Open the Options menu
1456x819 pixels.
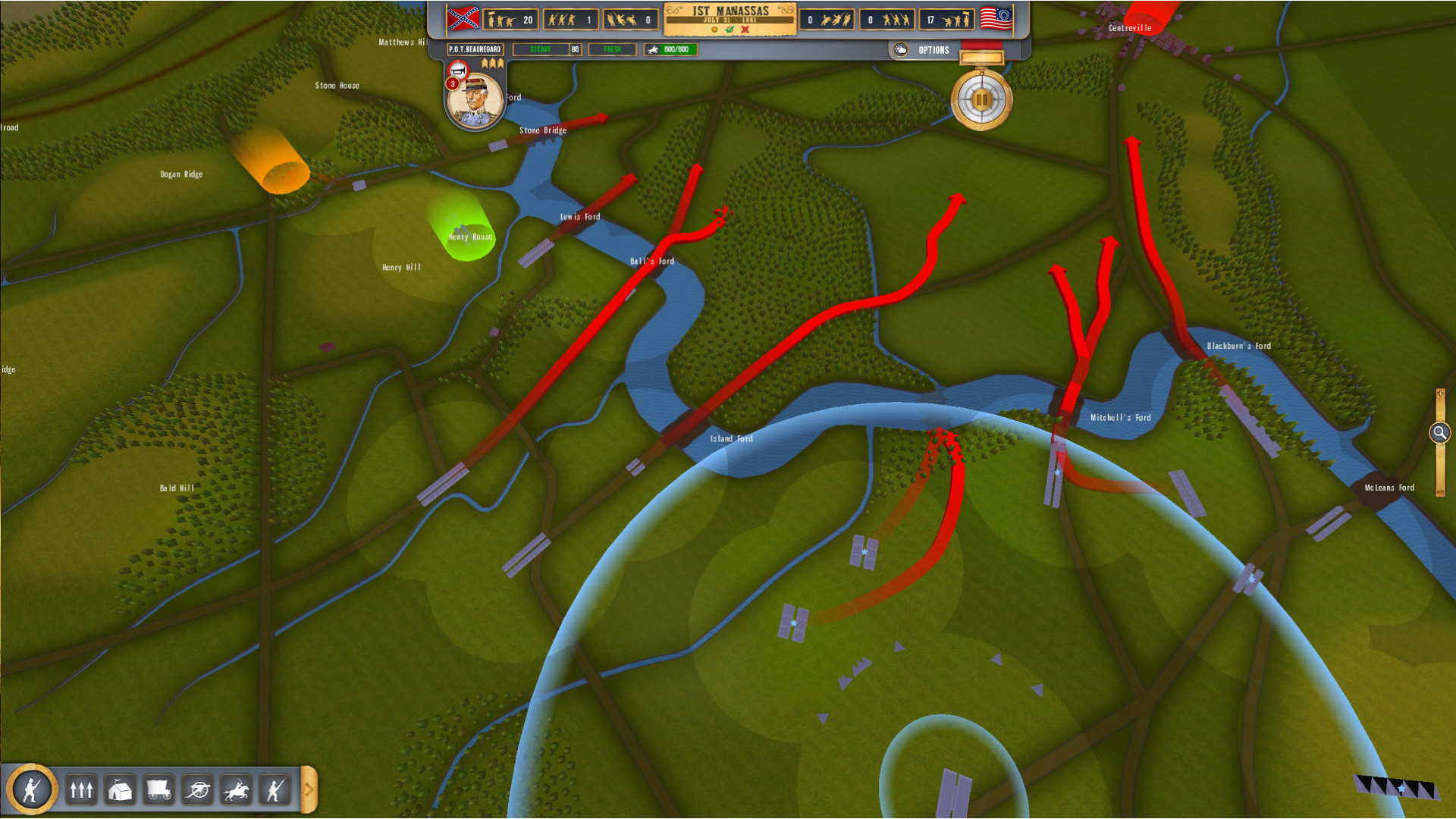(934, 50)
